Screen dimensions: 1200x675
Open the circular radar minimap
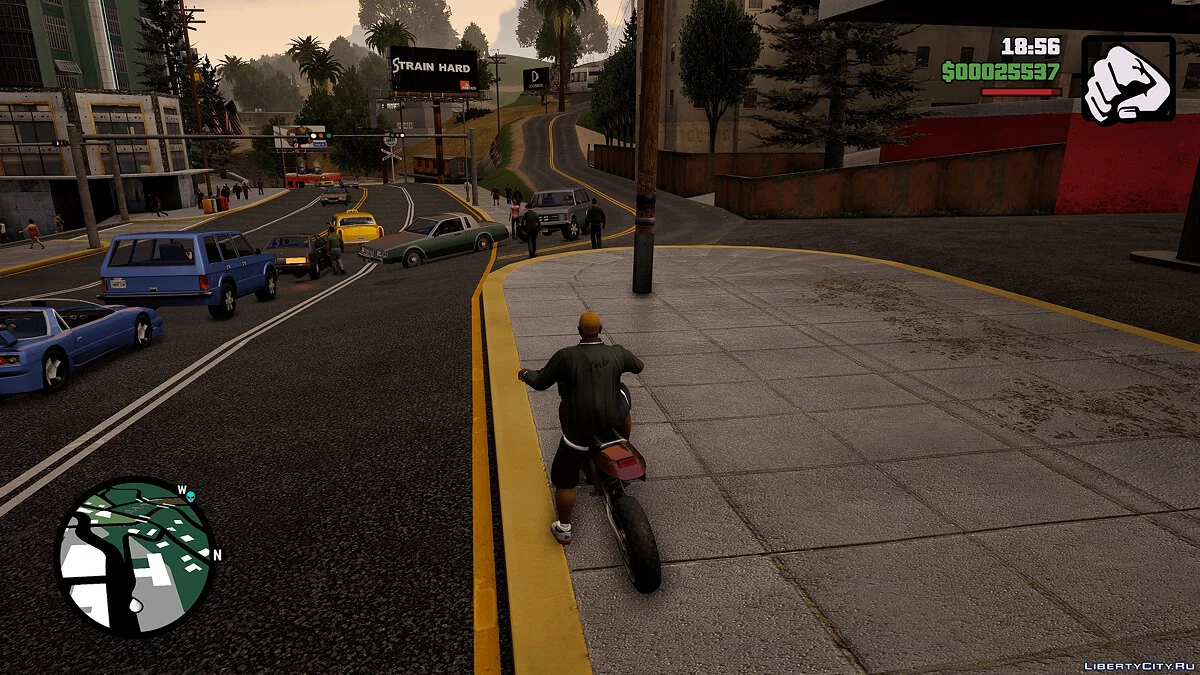pos(134,556)
